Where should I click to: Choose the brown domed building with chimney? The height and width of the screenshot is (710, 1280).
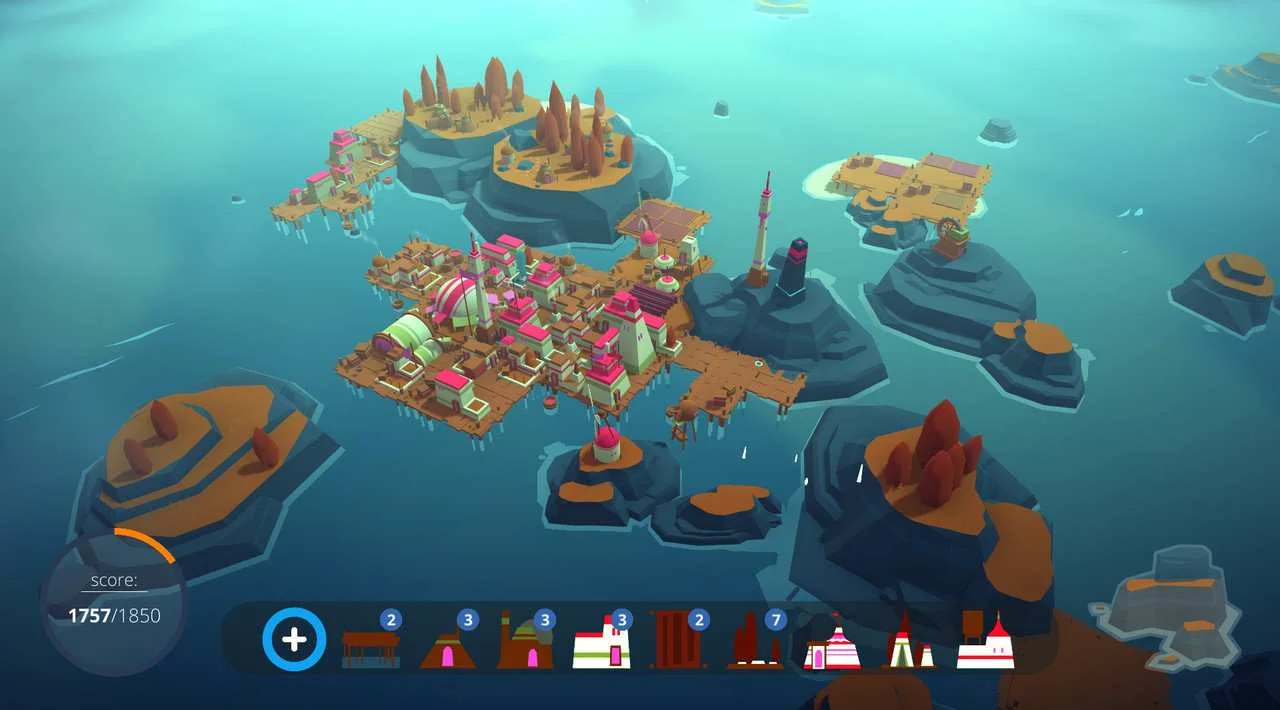525,646
